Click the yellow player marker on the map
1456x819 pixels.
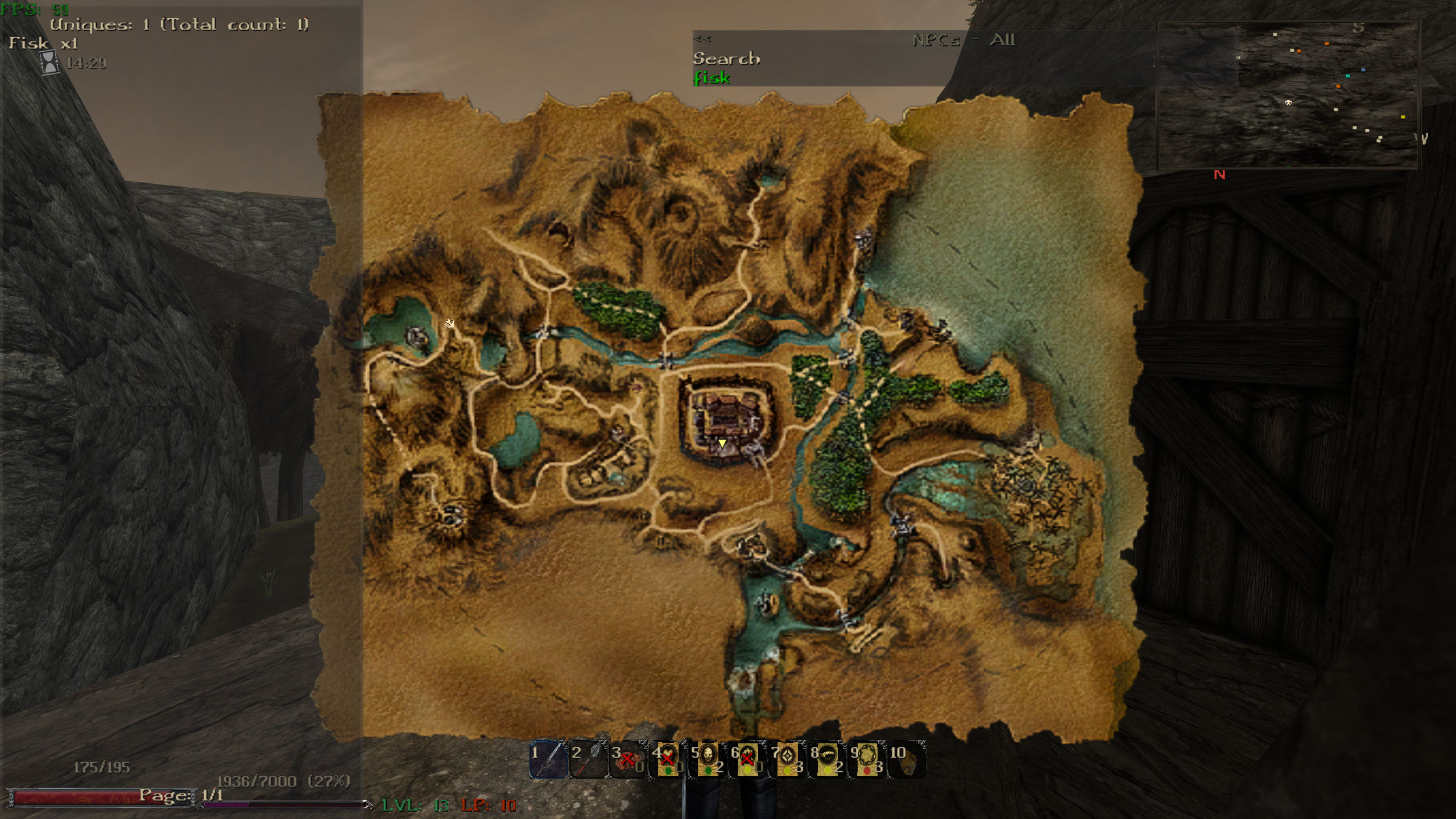pyautogui.click(x=722, y=443)
